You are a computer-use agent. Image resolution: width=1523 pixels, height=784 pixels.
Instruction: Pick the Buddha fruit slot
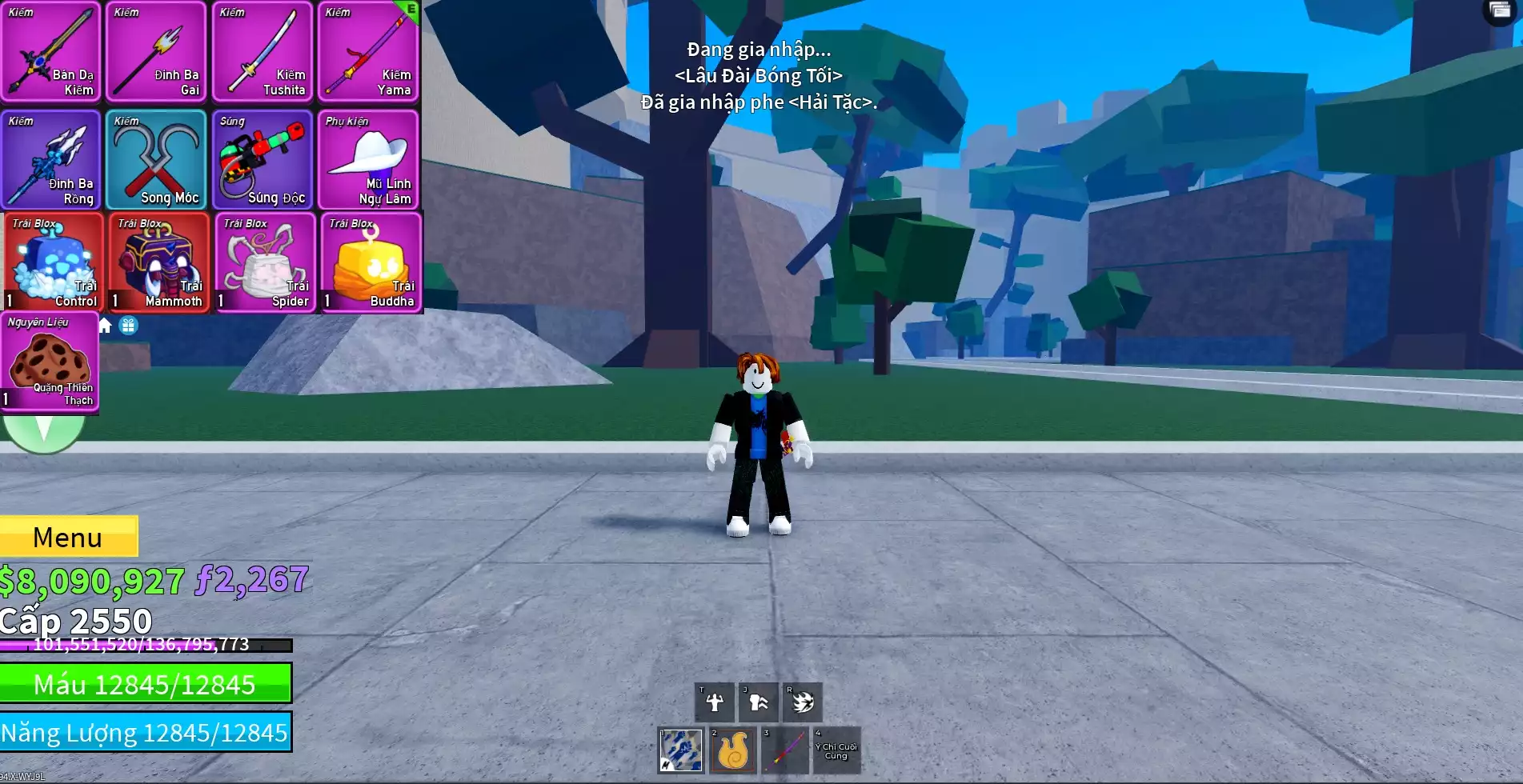point(371,262)
